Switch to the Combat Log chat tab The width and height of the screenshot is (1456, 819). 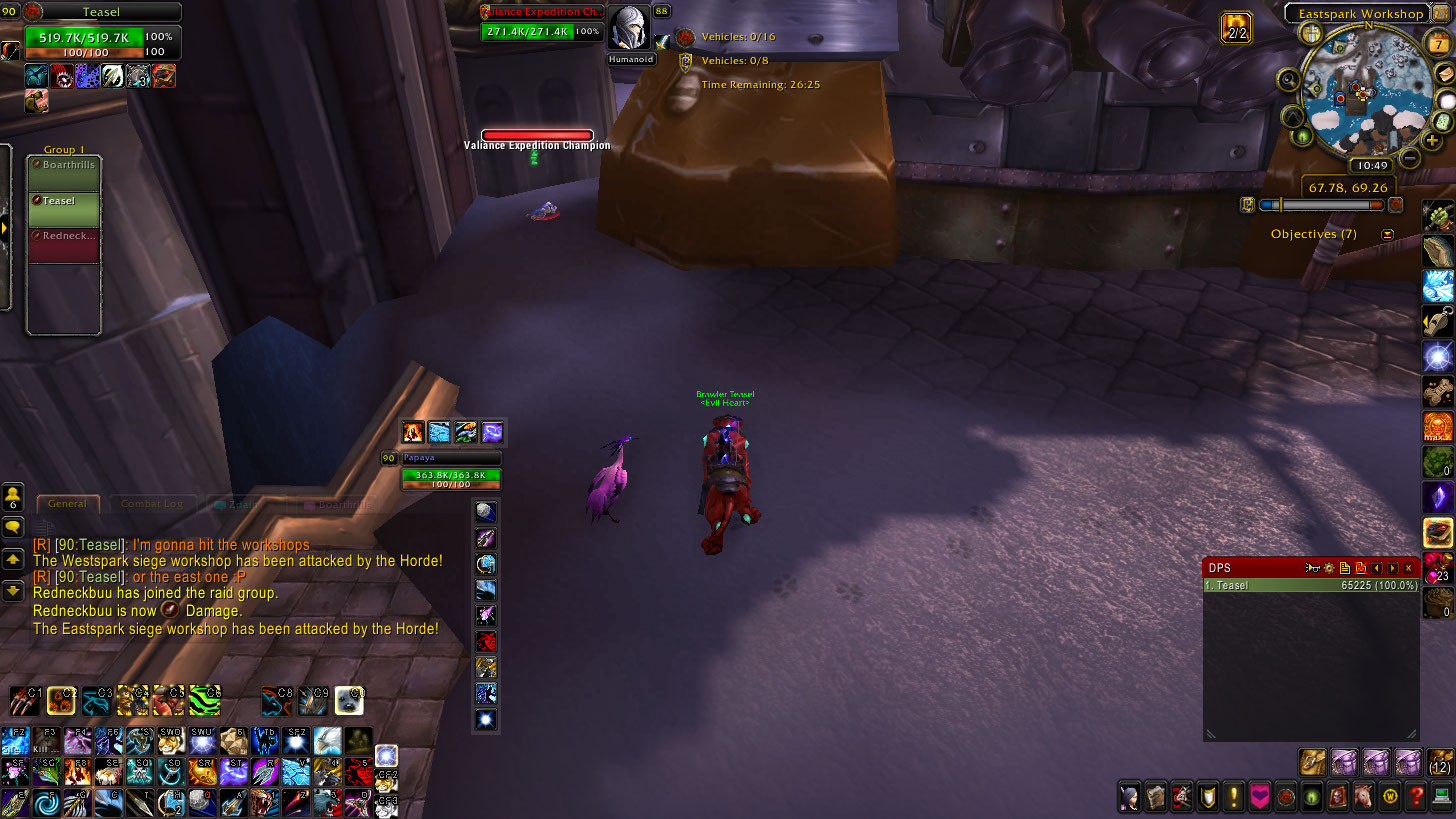(151, 504)
